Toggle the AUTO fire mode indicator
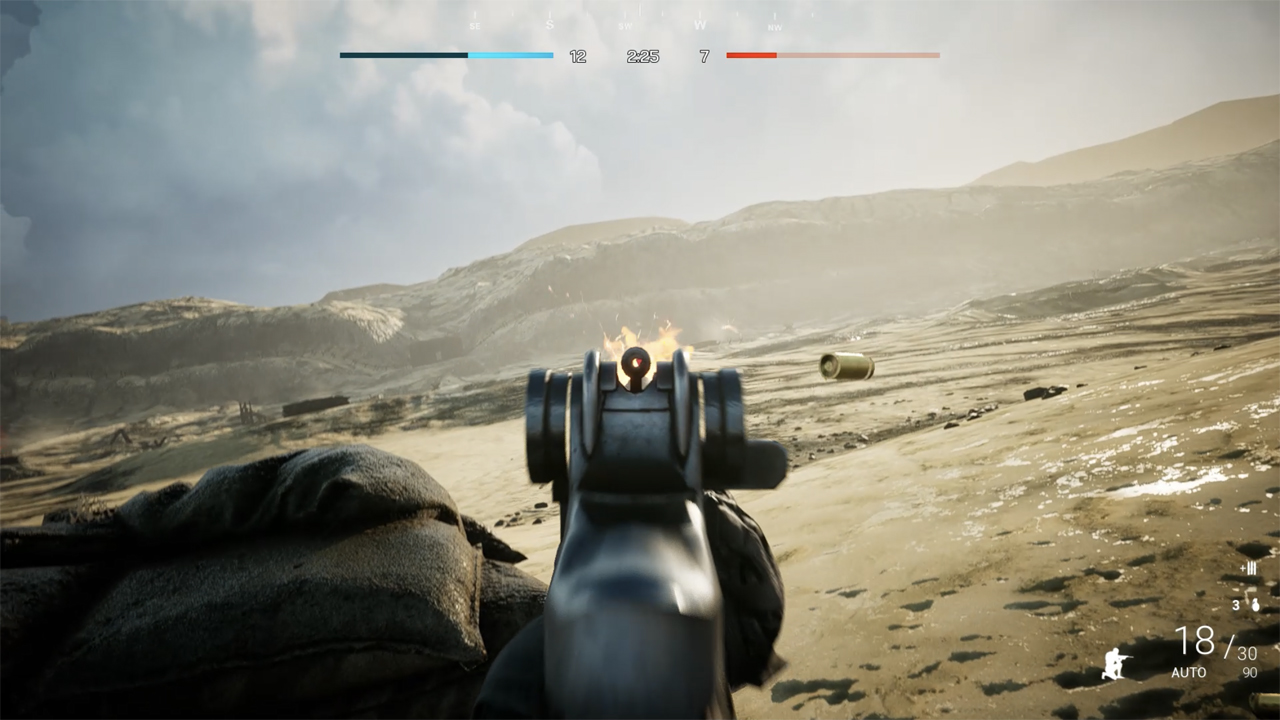The height and width of the screenshot is (720, 1280). click(1188, 670)
